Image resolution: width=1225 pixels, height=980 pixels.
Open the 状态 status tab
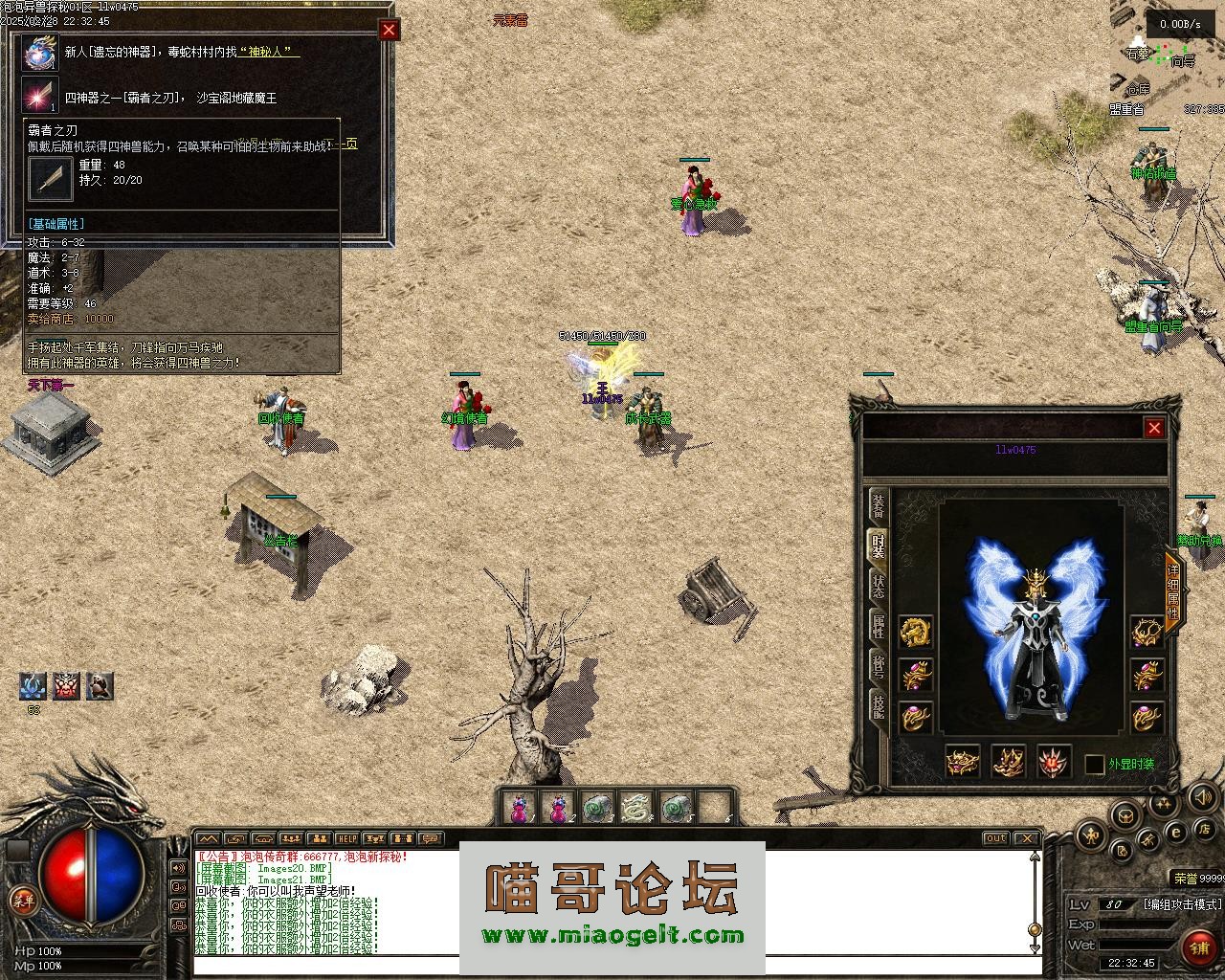(x=878, y=586)
